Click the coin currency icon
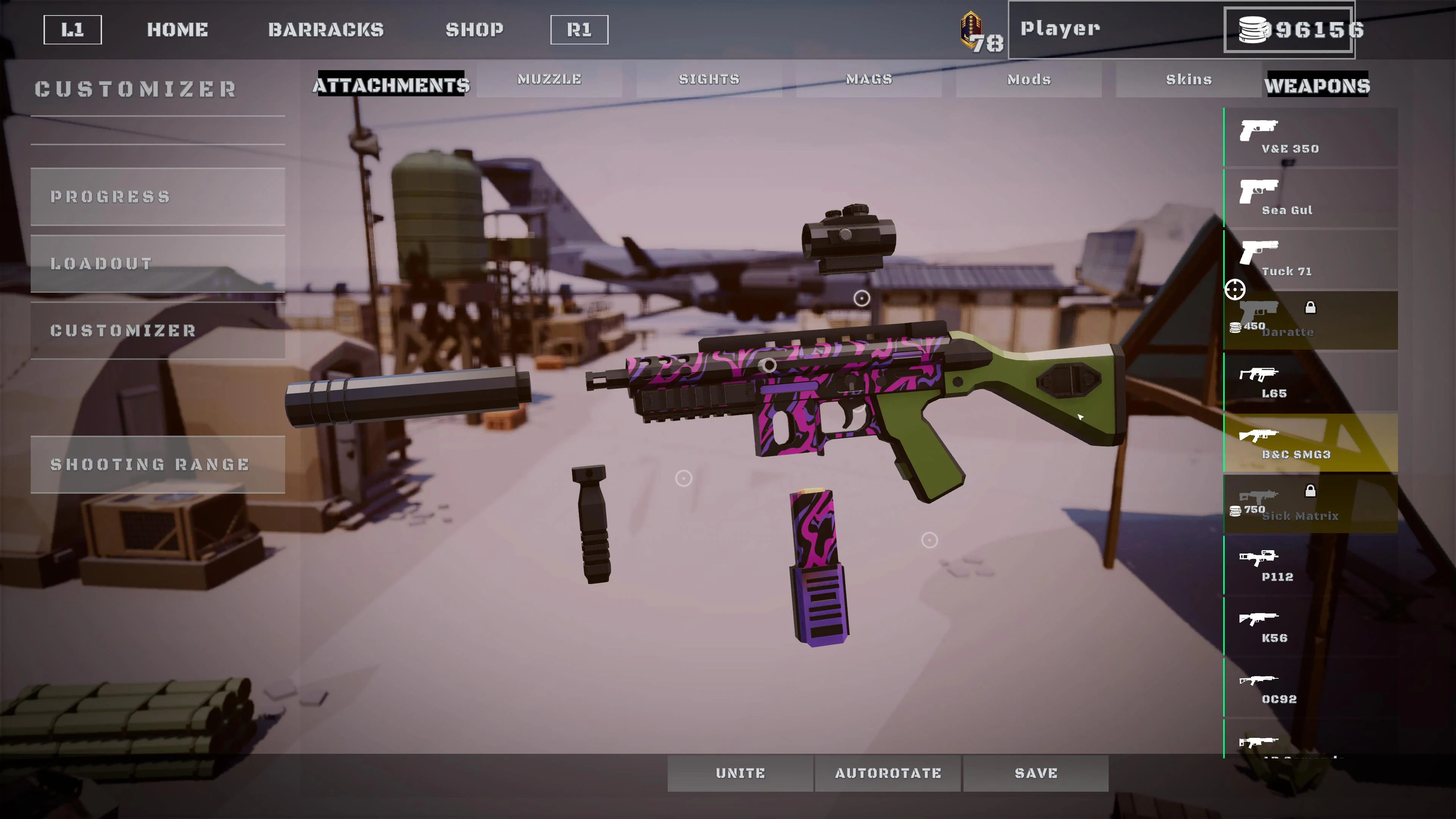1456x819 pixels. pos(1252,30)
